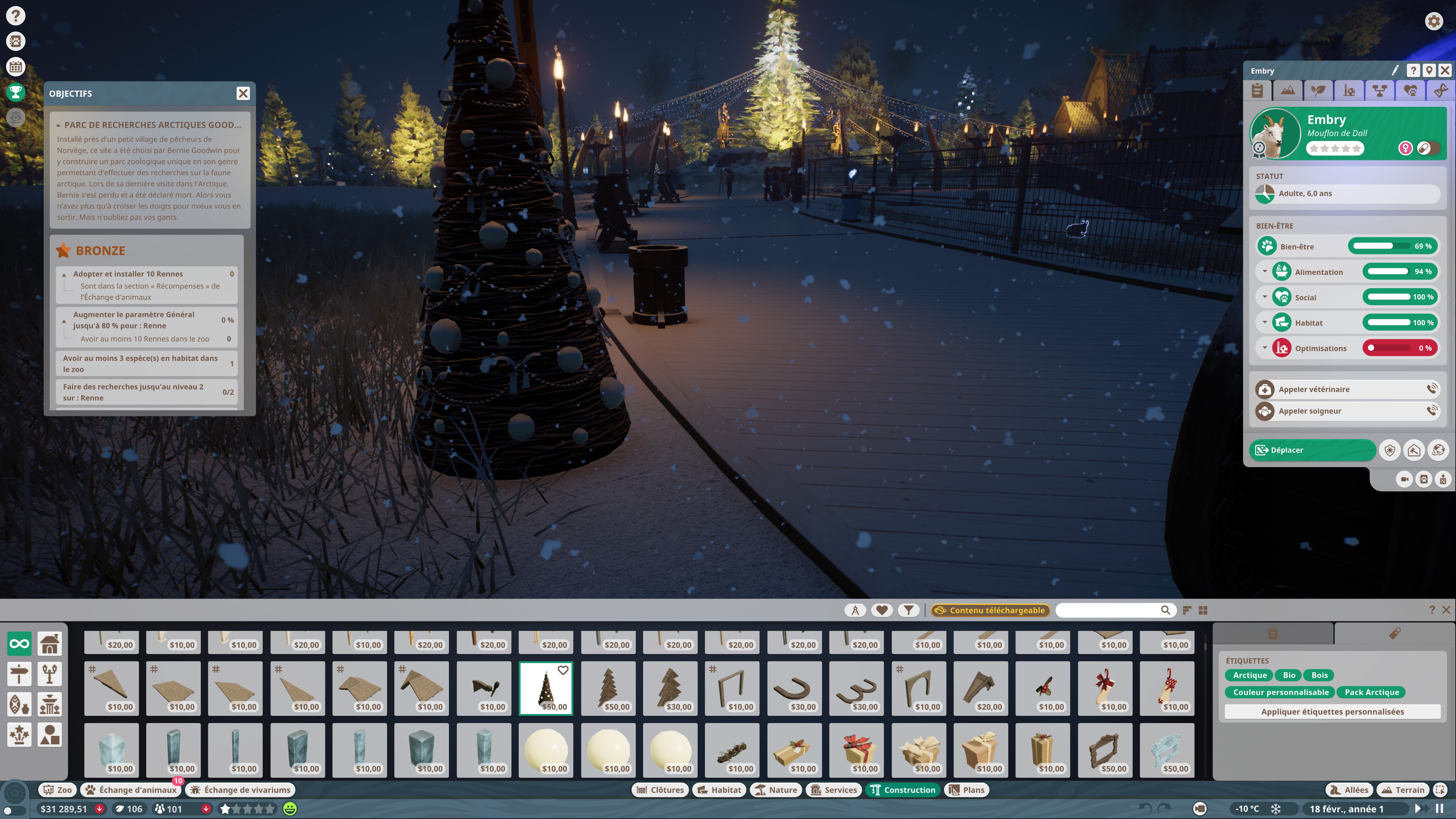This screenshot has height=819, width=1456.
Task: Click the construction search field
Action: [1108, 610]
